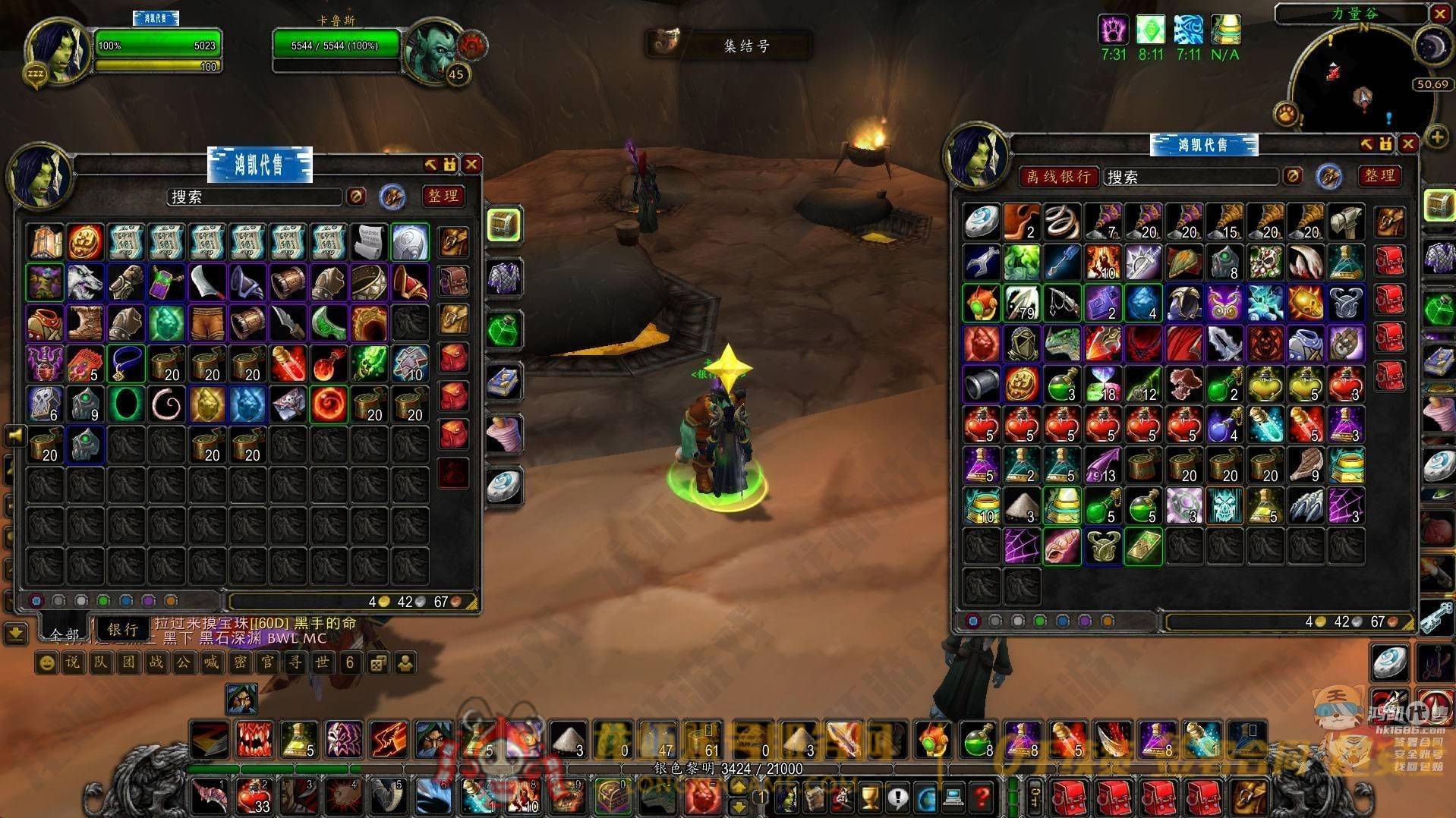This screenshot has height=818, width=1456.
Task: Zoom in the minimap with plus button
Action: coord(1436,137)
